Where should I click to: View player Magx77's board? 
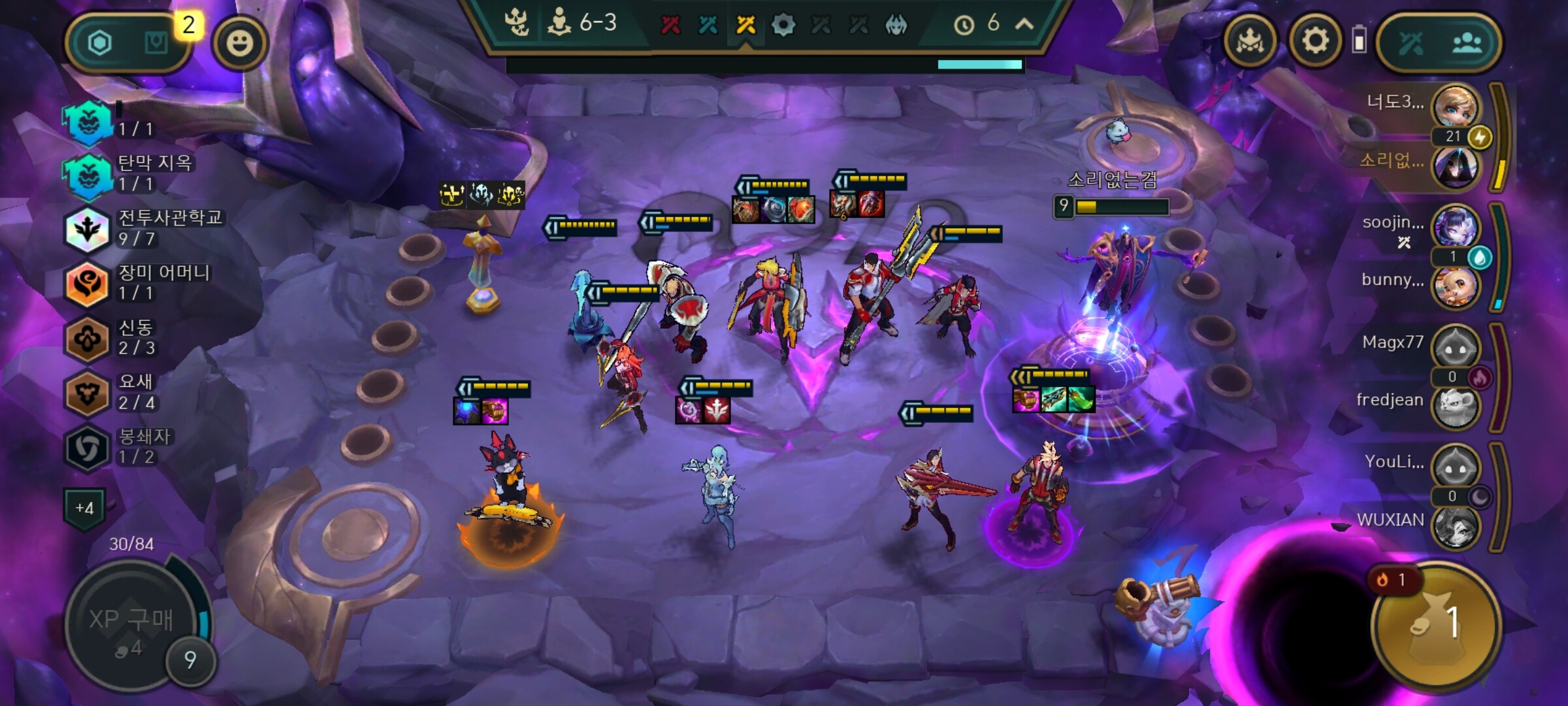point(1456,346)
